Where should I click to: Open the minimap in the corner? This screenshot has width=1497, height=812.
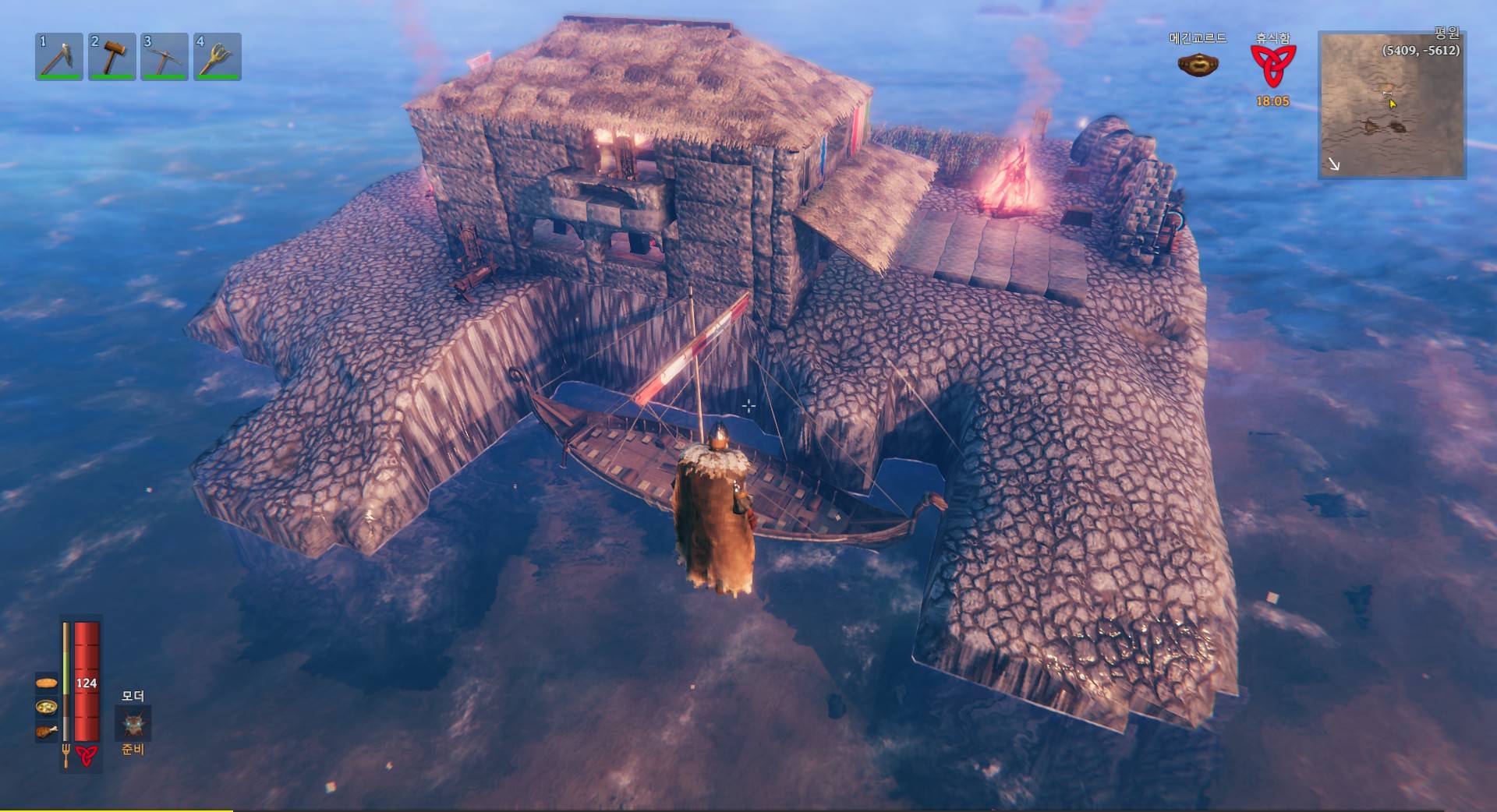click(x=1392, y=104)
